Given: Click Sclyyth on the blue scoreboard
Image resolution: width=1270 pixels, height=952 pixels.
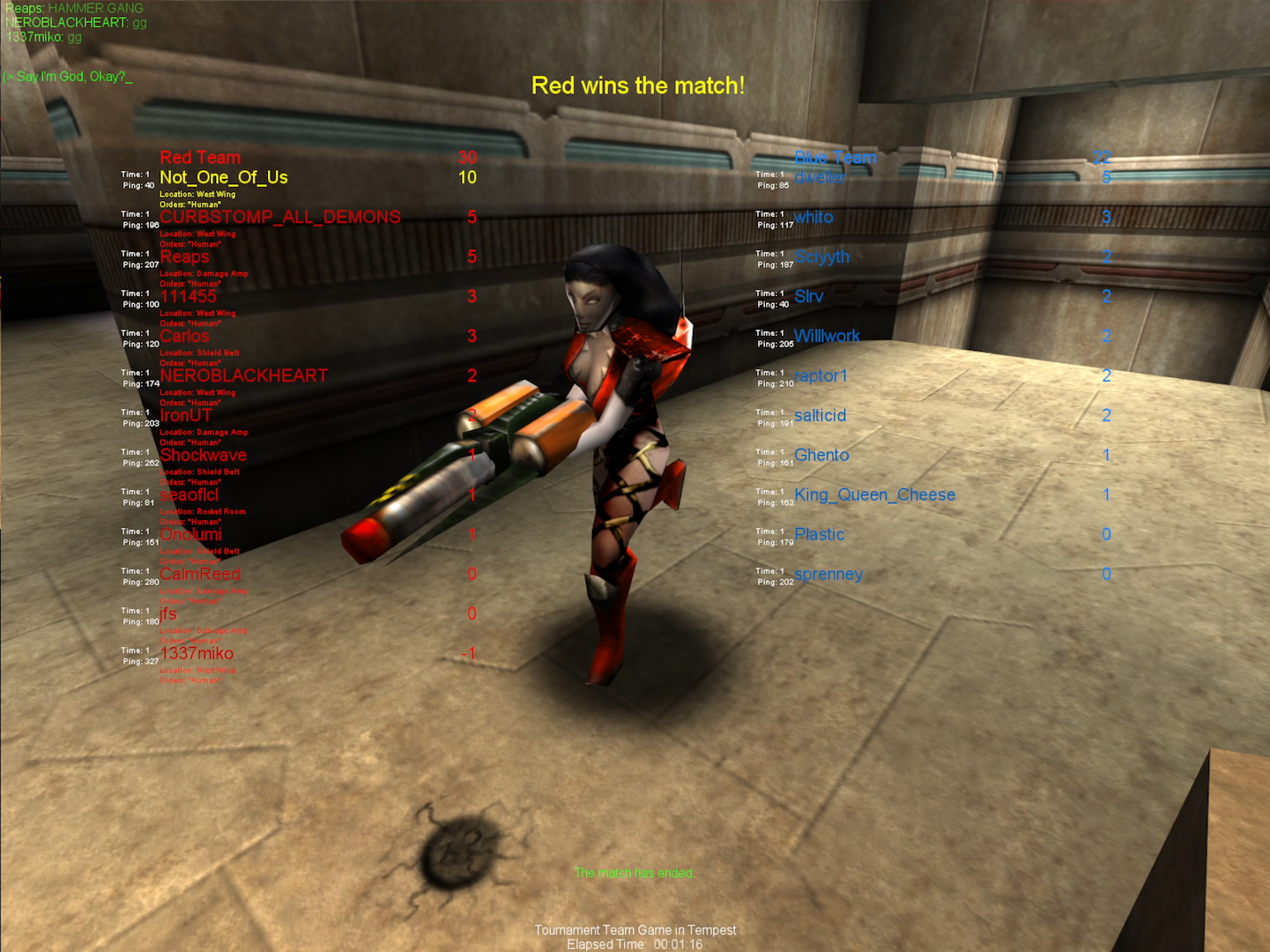Looking at the screenshot, I should (821, 257).
